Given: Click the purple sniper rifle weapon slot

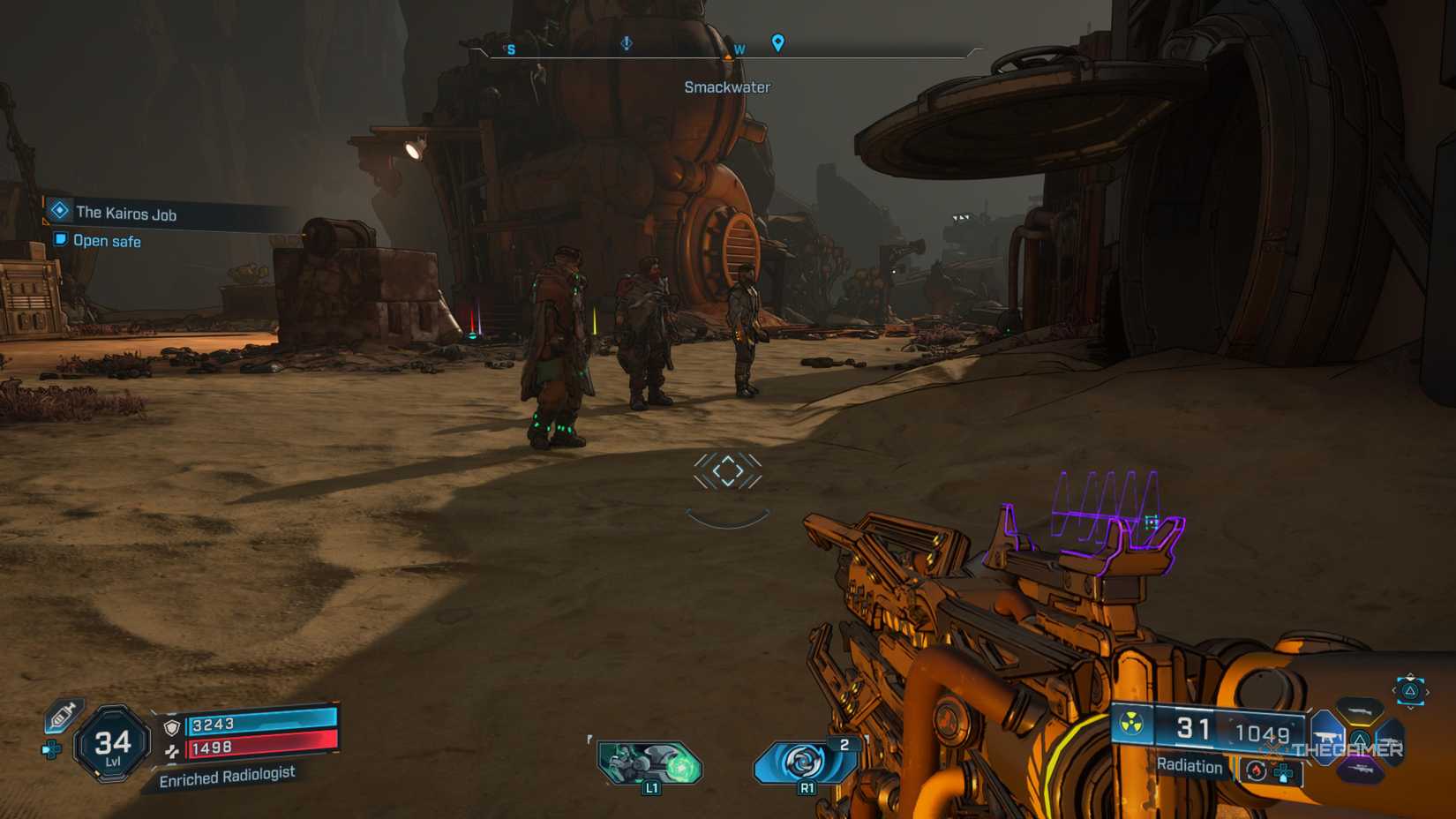Looking at the screenshot, I should [x=1362, y=769].
